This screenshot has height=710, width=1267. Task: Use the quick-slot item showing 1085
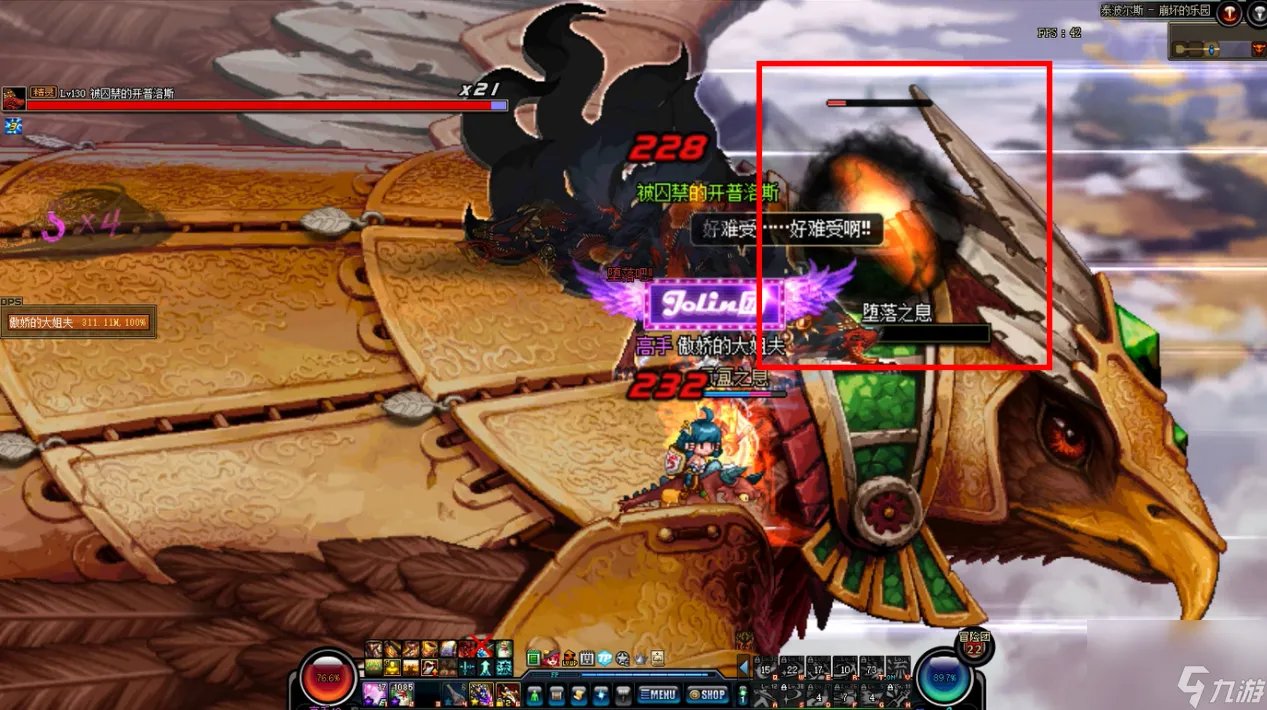(x=402, y=692)
